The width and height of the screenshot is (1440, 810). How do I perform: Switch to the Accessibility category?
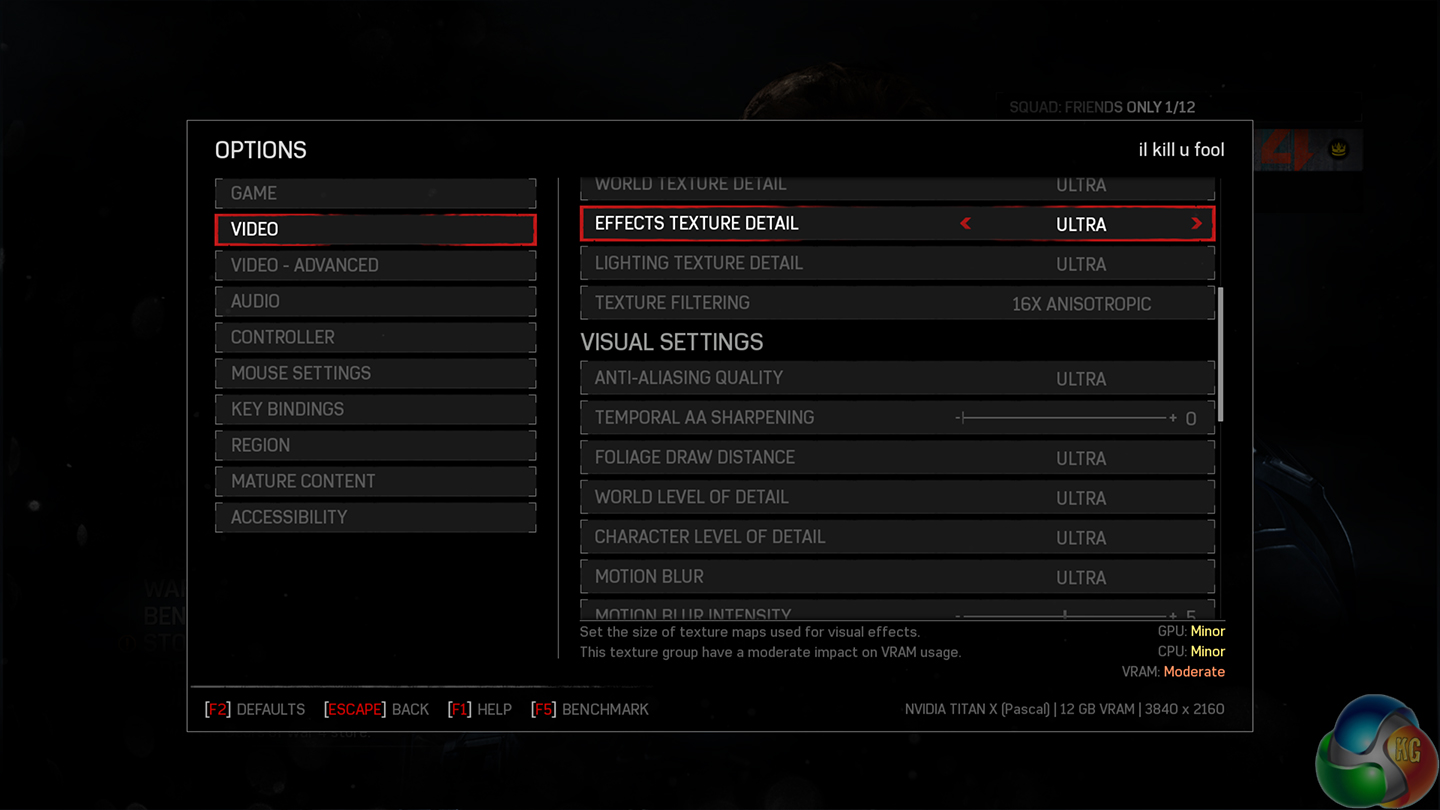pos(375,517)
